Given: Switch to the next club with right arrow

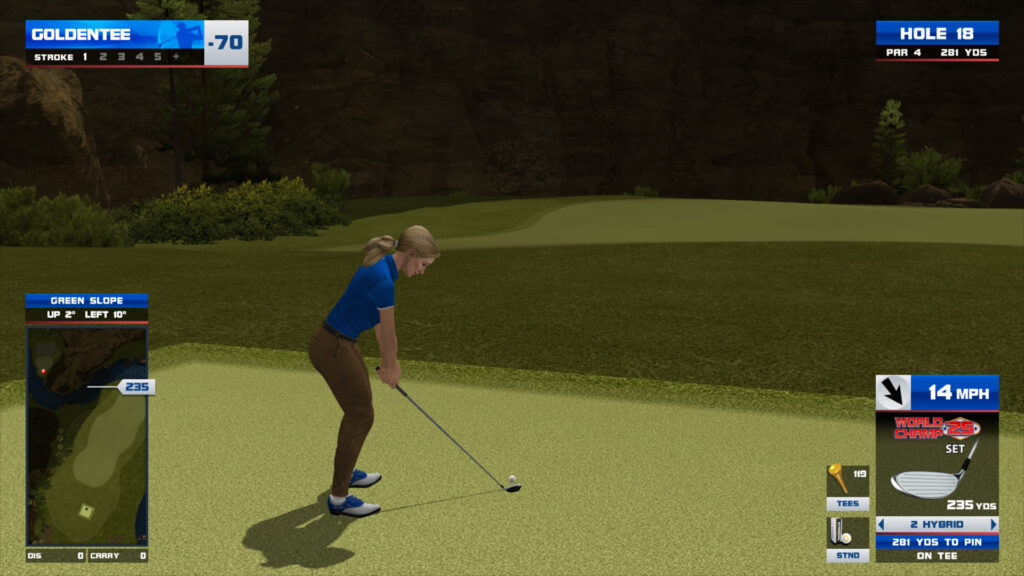Looking at the screenshot, I should tap(993, 524).
